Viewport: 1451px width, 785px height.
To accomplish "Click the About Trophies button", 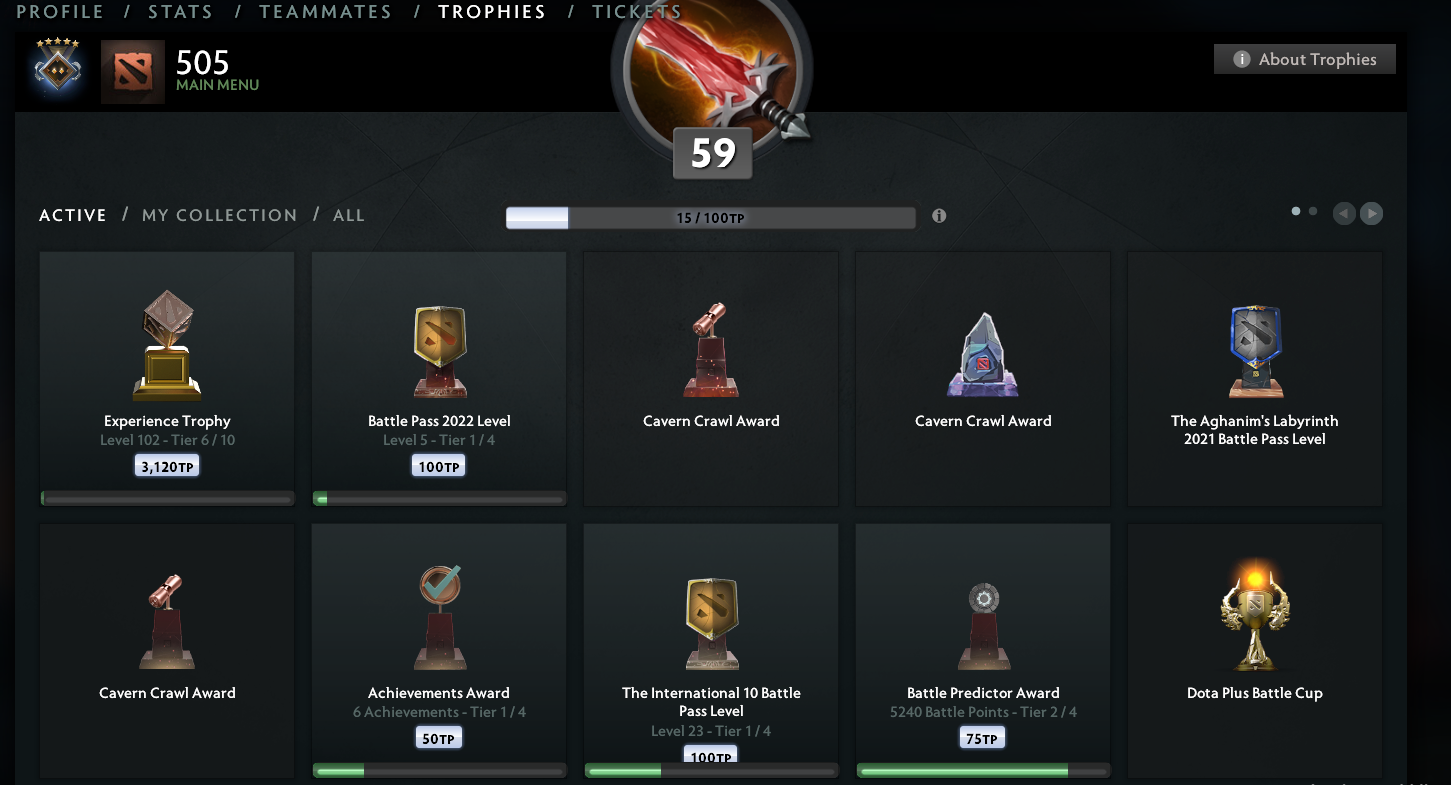I will 1304,59.
